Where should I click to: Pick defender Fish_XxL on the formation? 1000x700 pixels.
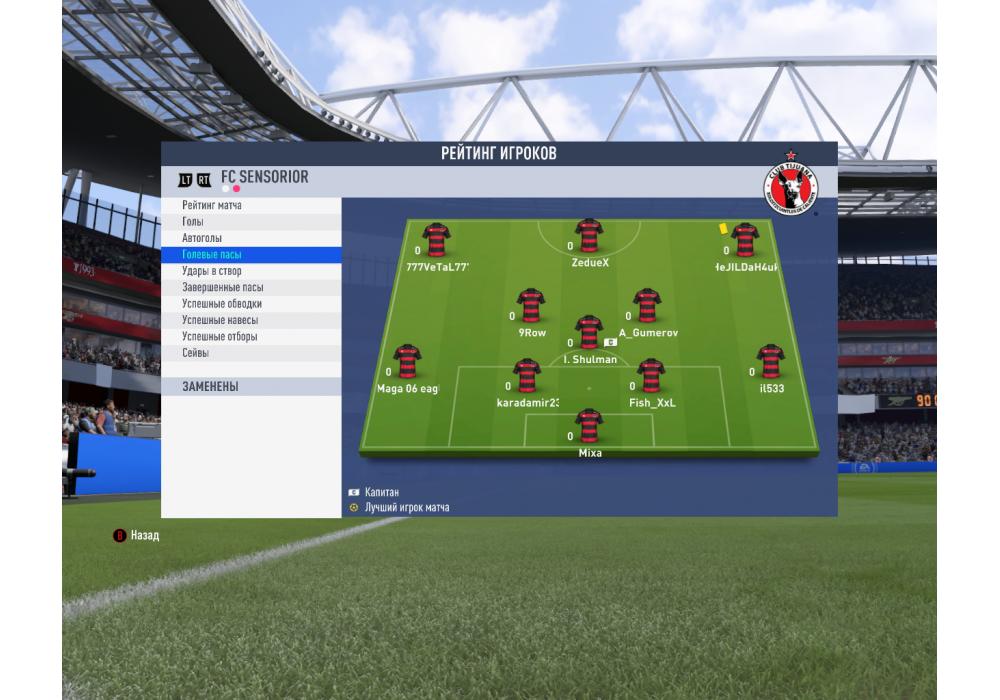[651, 377]
